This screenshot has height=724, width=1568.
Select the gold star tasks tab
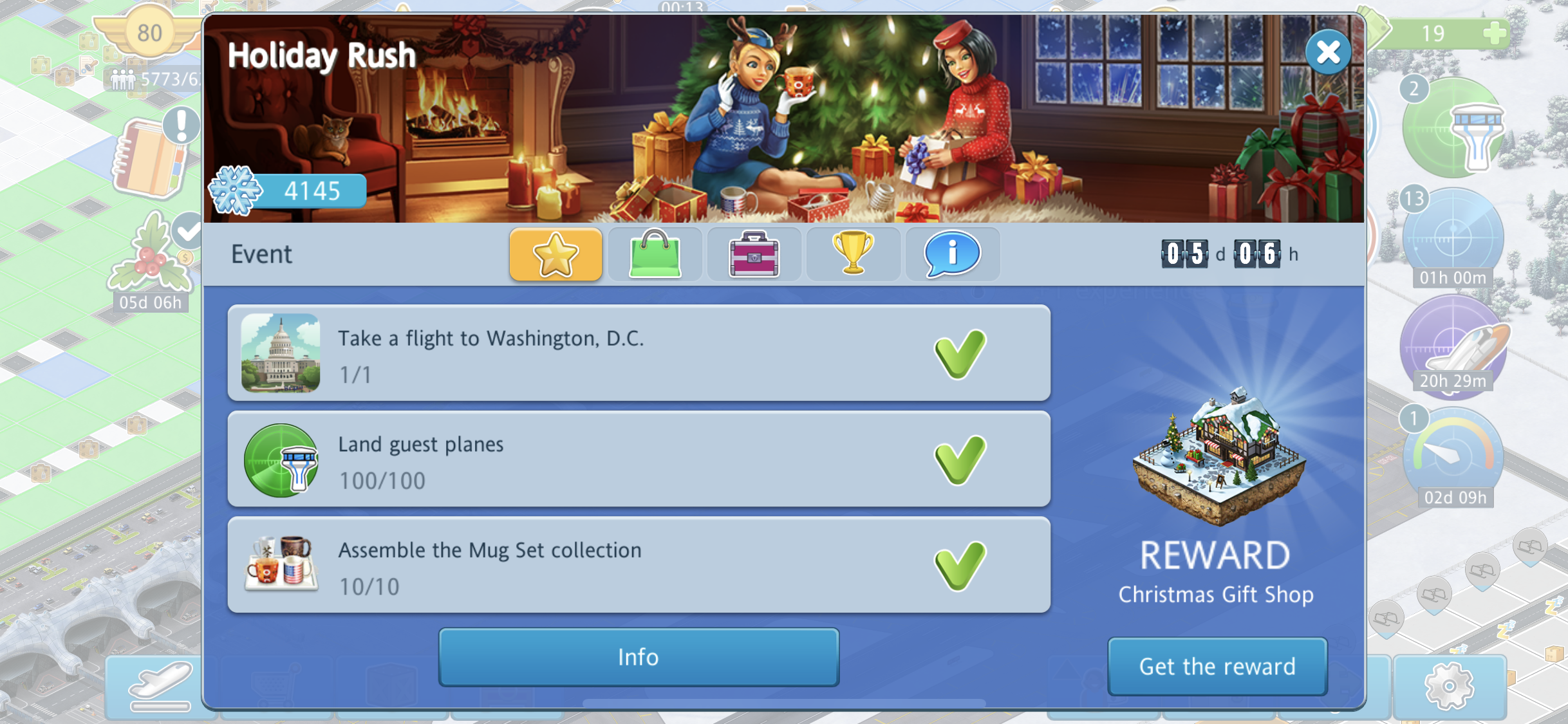tap(555, 254)
